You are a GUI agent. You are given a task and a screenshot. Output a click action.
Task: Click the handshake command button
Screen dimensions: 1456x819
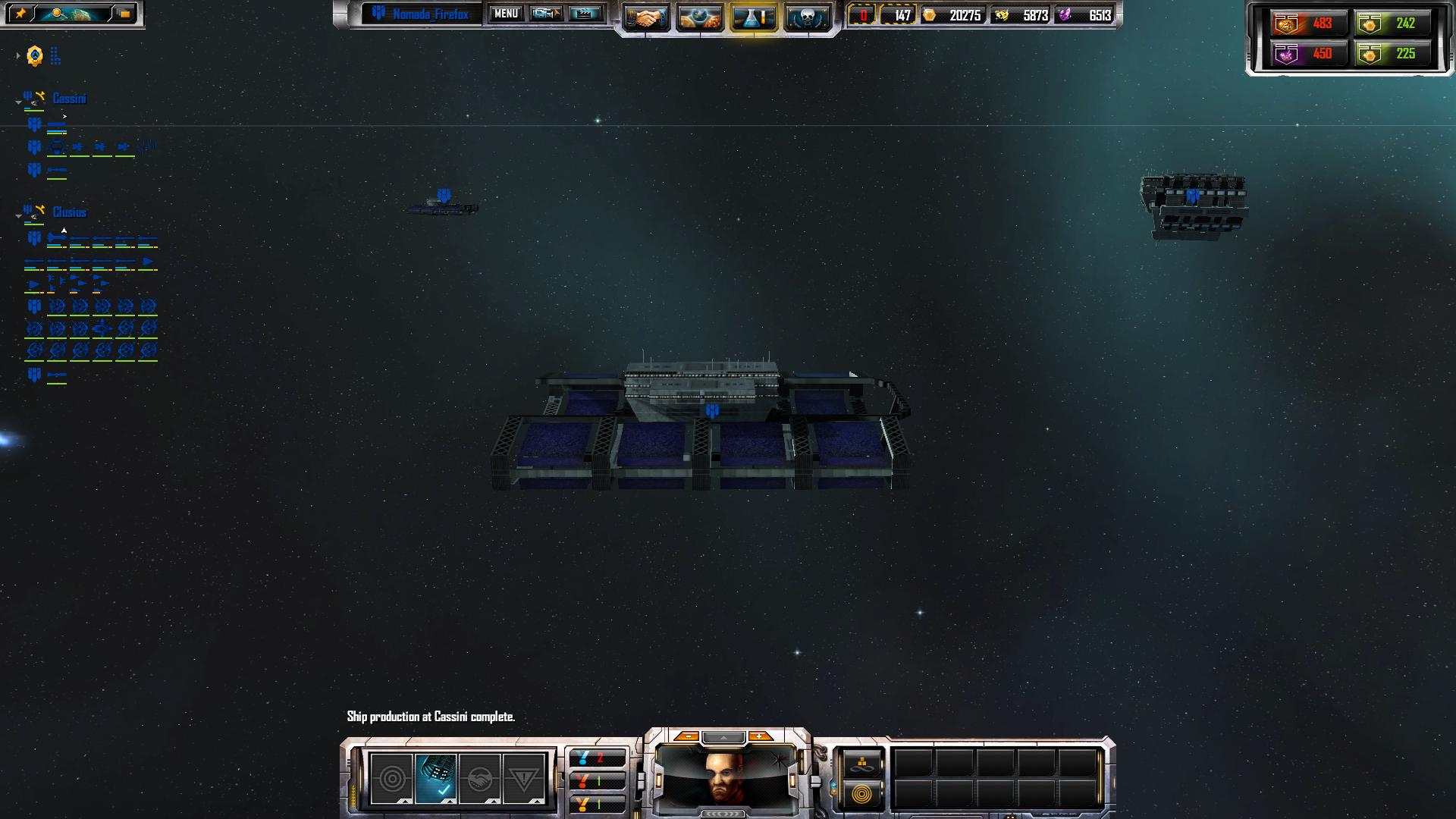click(479, 779)
